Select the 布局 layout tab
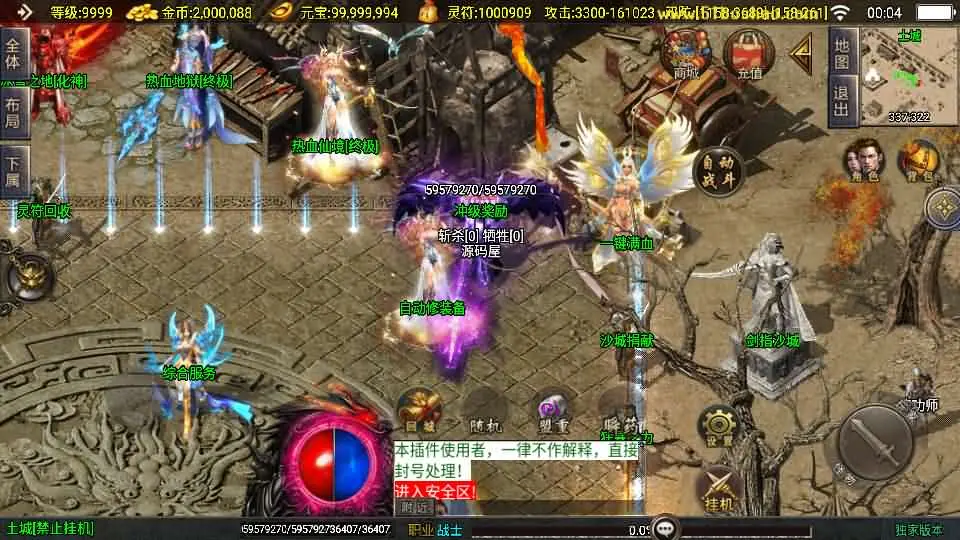Screen dimensions: 960x540 point(13,113)
